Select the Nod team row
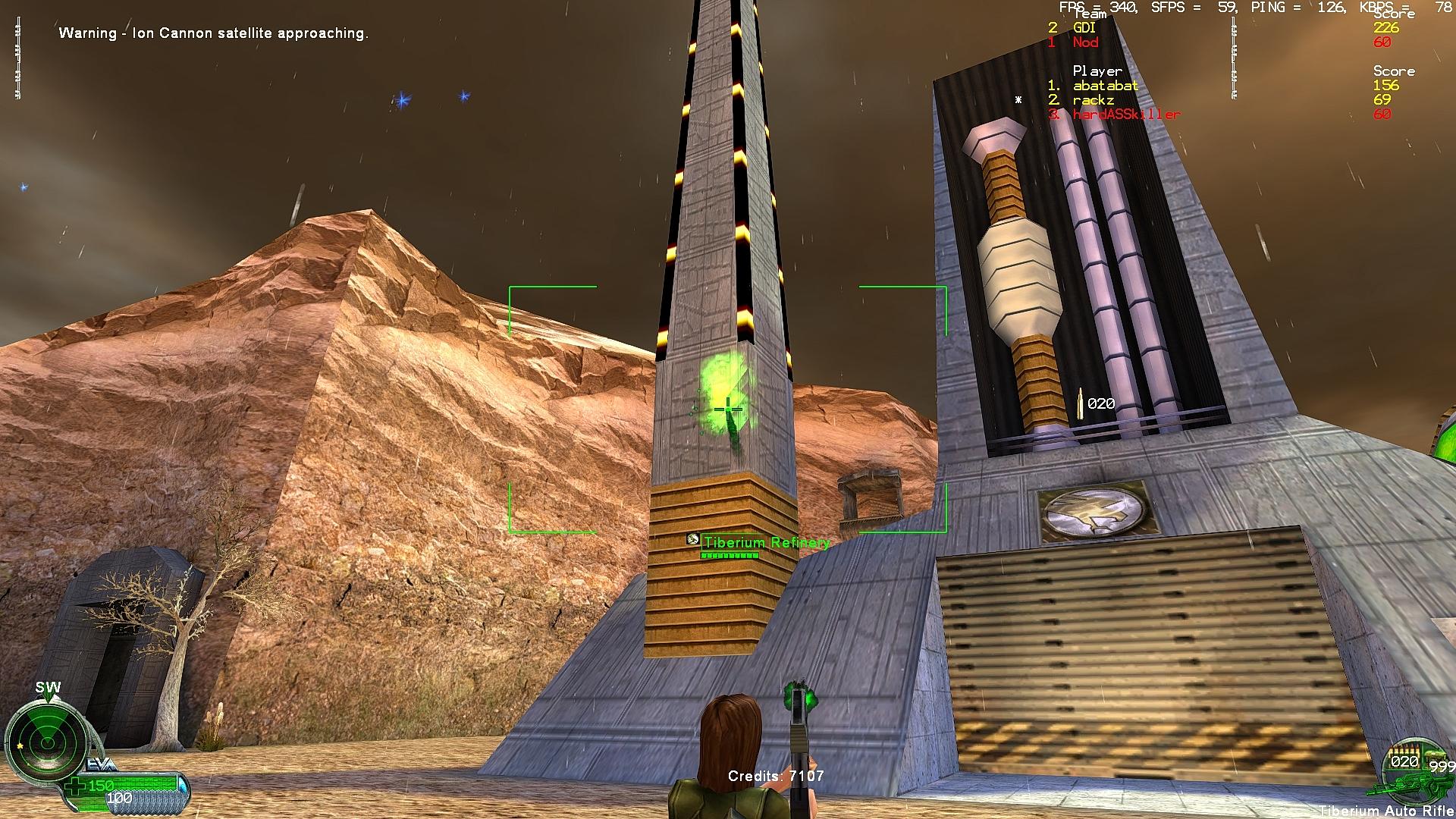The height and width of the screenshot is (819, 1456). pos(1084,42)
